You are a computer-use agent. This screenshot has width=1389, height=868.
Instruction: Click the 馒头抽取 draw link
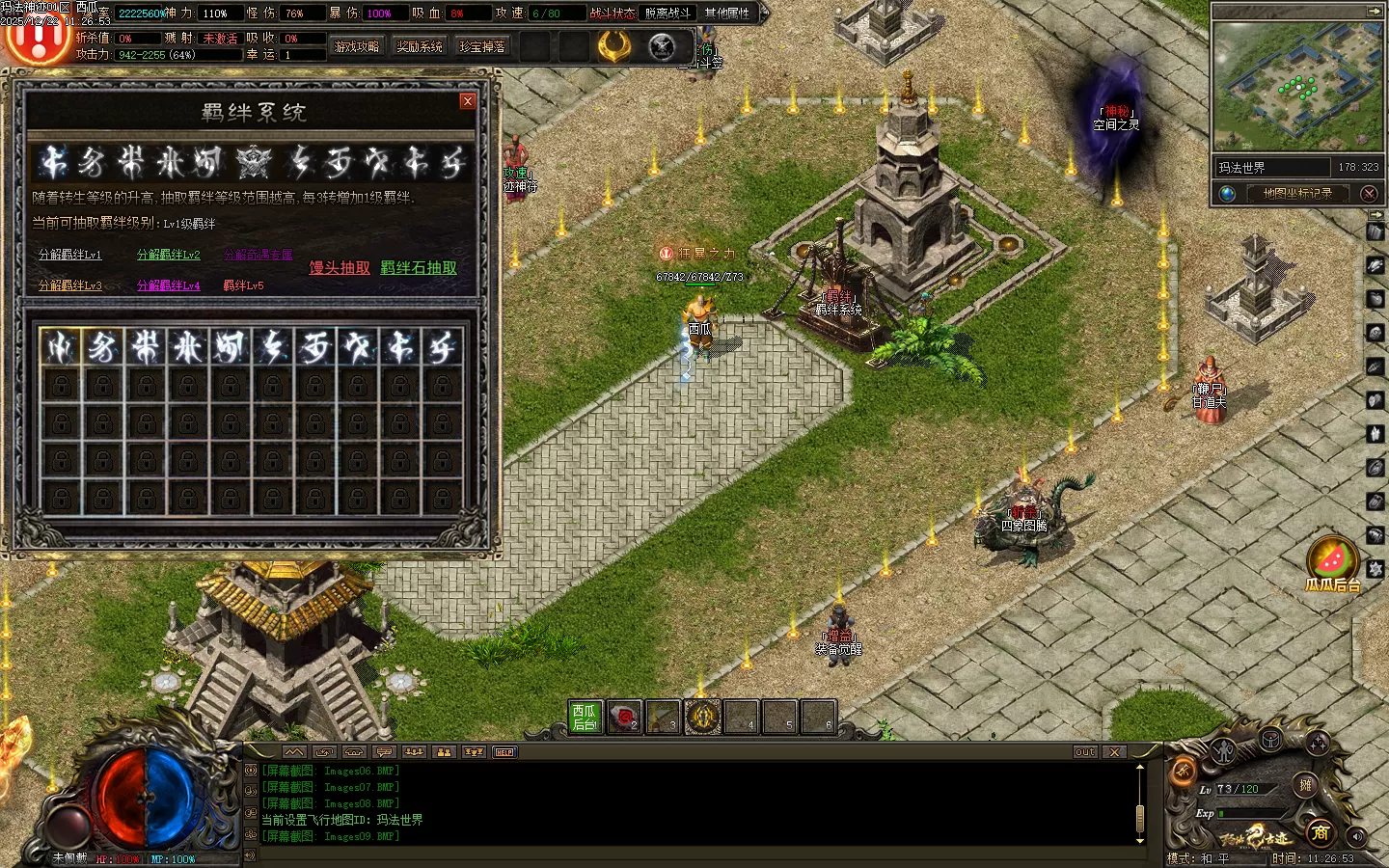coord(340,268)
